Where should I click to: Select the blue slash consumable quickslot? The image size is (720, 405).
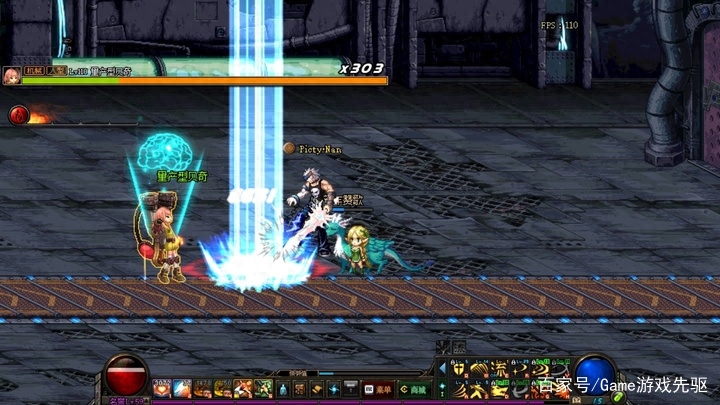[x=182, y=388]
